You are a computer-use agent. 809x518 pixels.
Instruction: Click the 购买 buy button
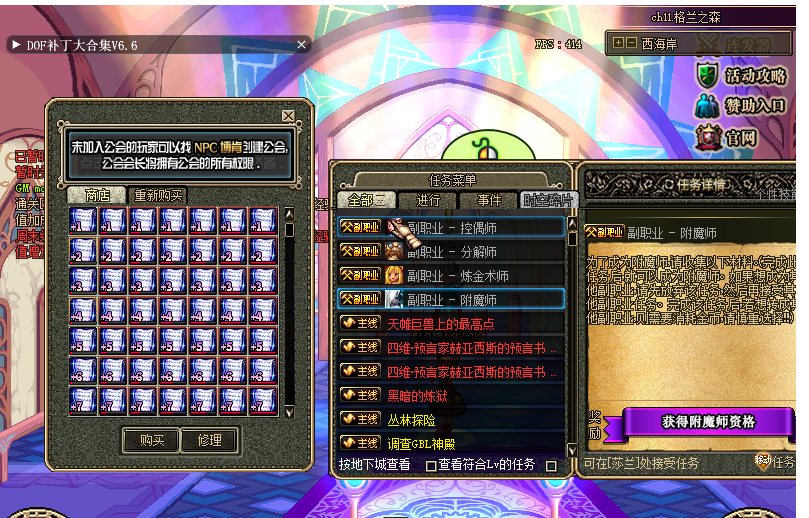151,440
